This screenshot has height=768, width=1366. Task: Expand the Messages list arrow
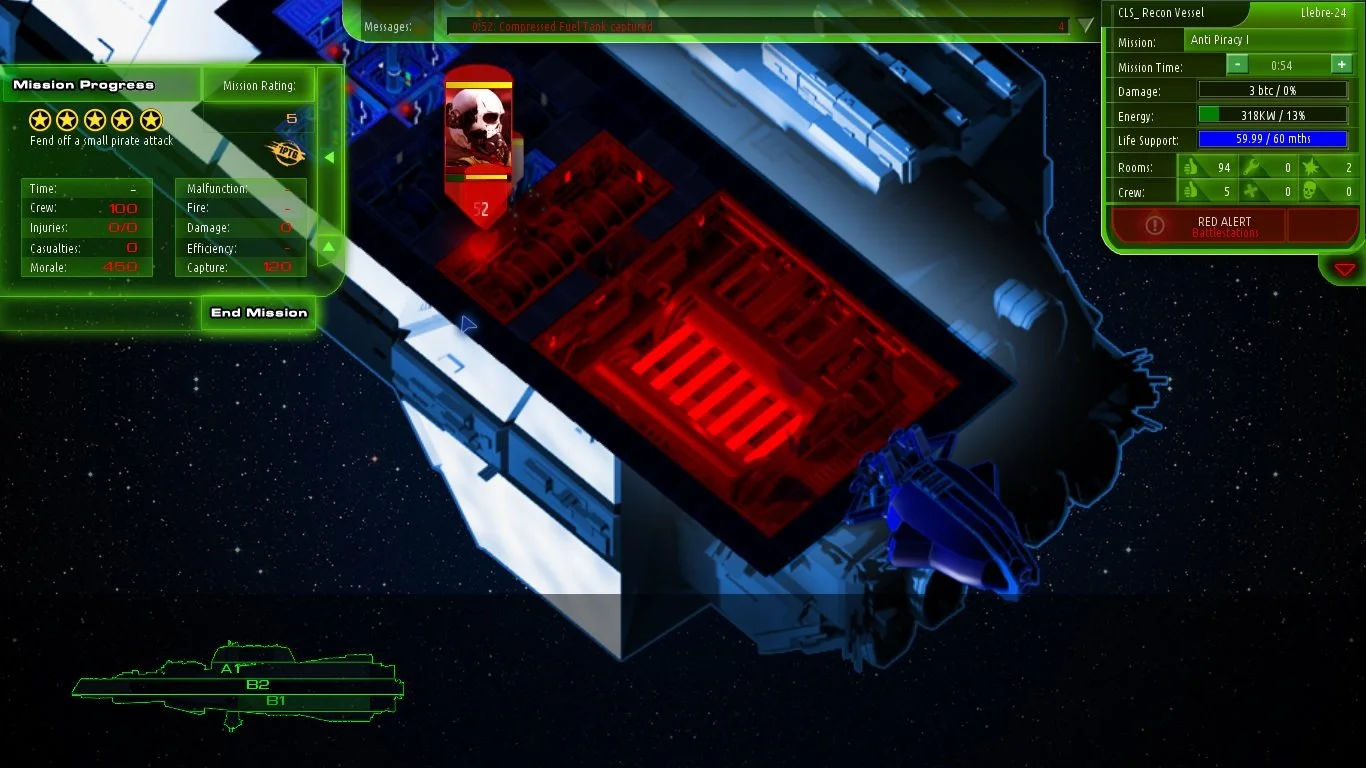1083,27
